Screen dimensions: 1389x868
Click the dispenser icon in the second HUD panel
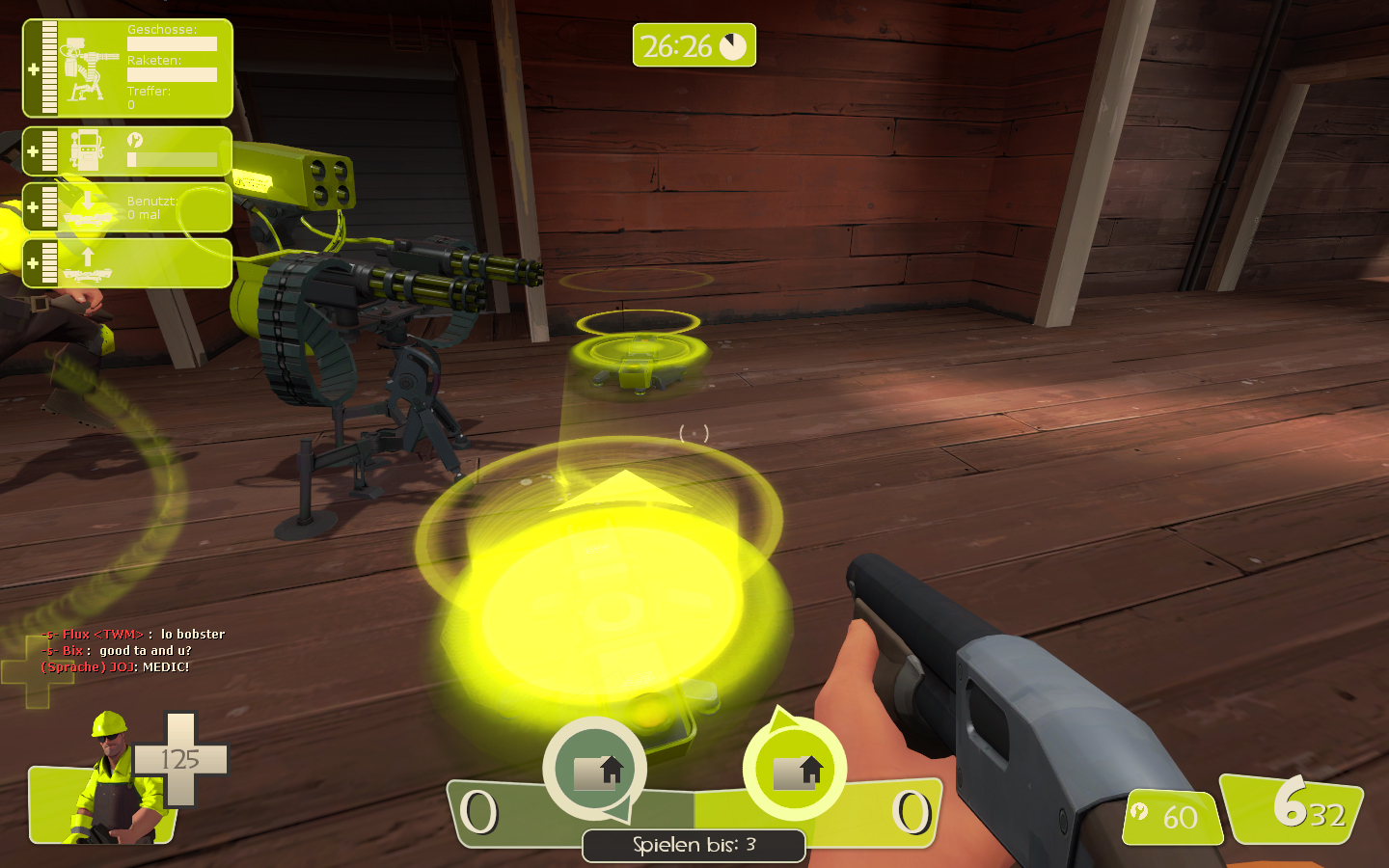point(88,149)
